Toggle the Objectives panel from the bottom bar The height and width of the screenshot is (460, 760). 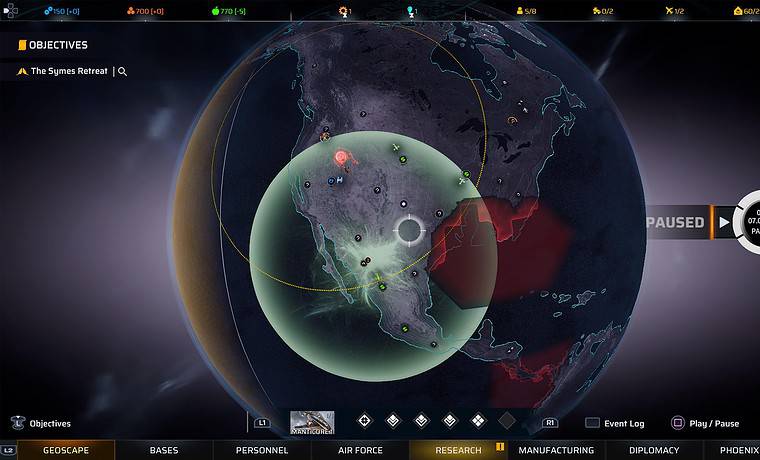pyautogui.click(x=42, y=423)
